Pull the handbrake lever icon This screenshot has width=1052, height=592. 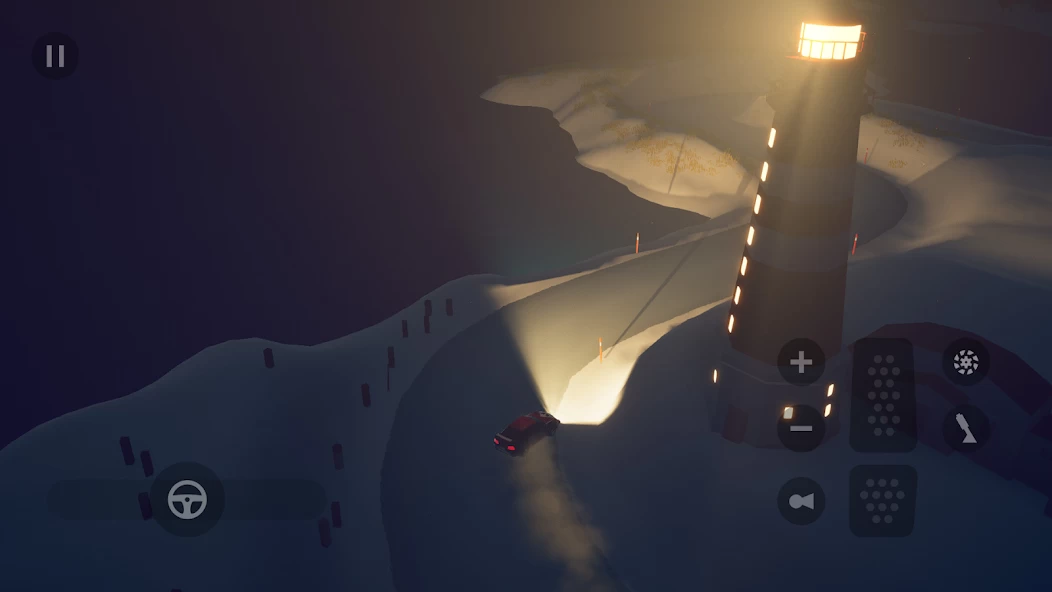pos(966,429)
